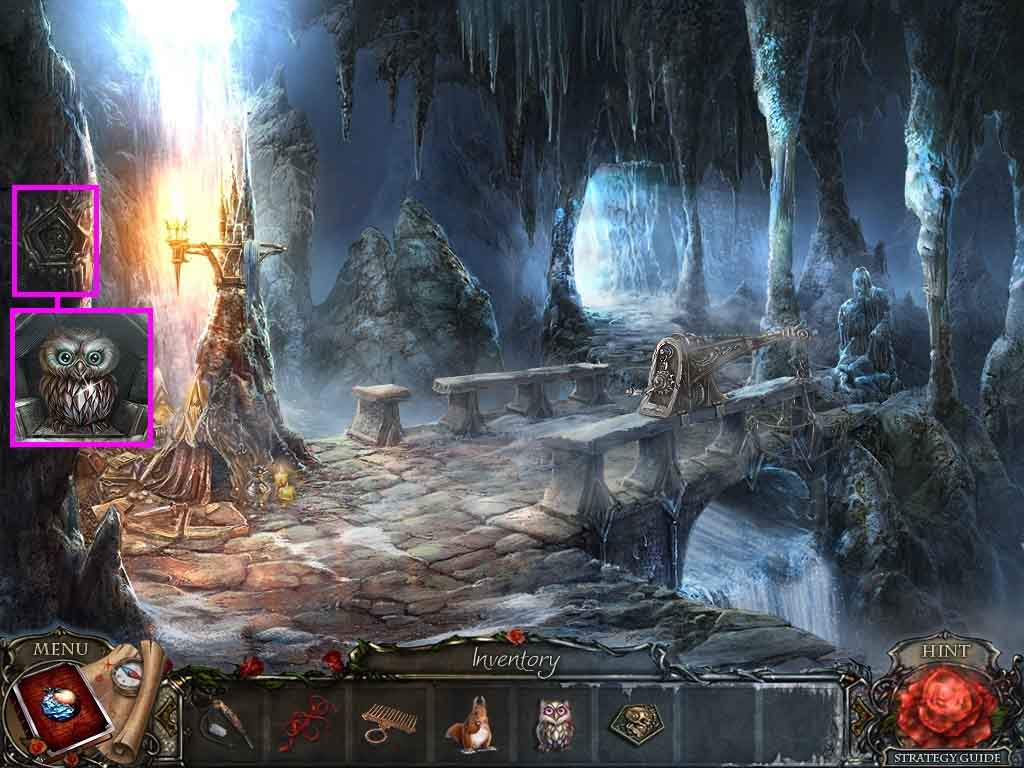Viewport: 1024px width, 768px height.
Task: Select the red ribbon inventory item
Action: (309, 720)
